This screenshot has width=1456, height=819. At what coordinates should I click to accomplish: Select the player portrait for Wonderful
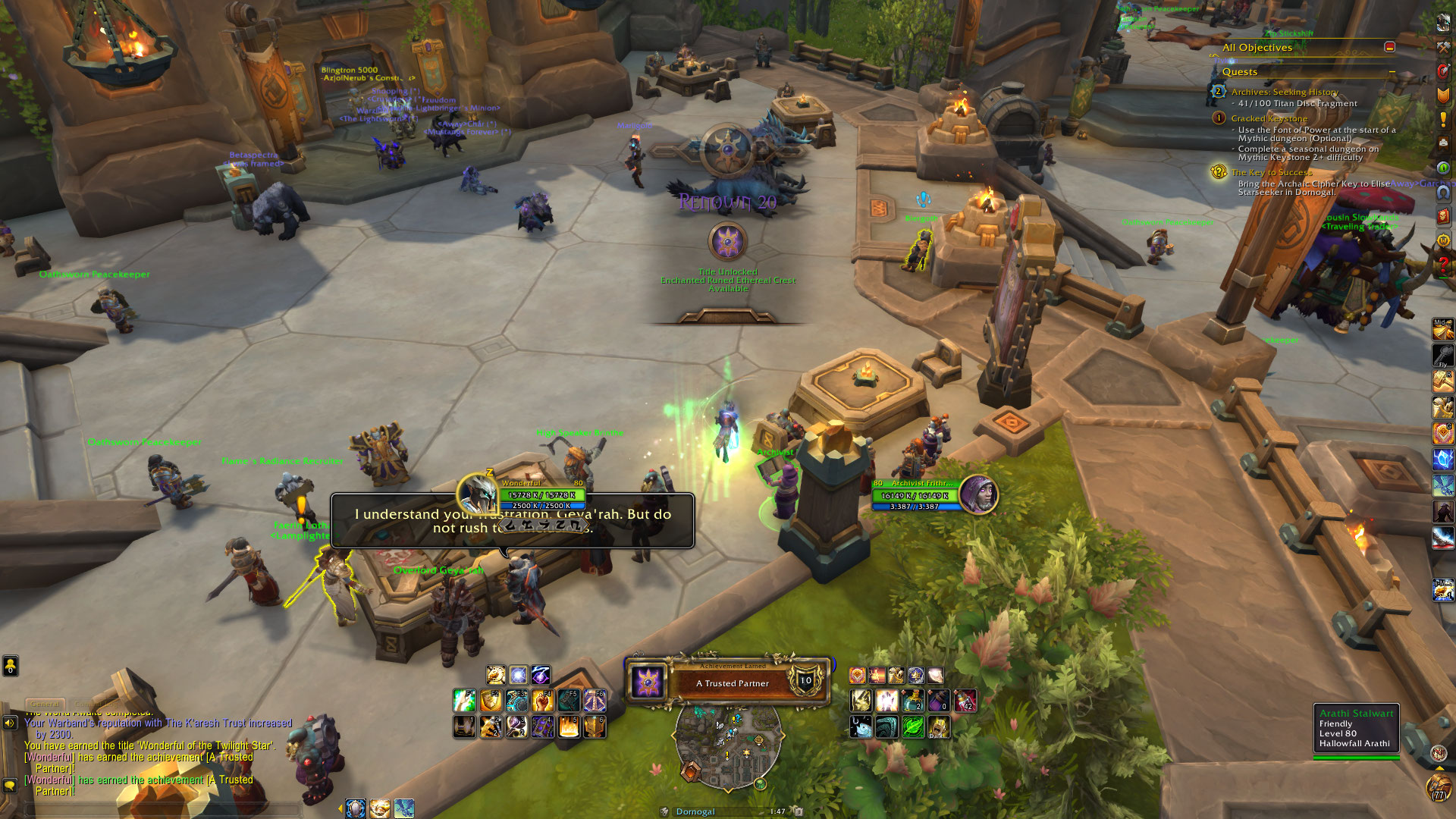click(x=478, y=494)
